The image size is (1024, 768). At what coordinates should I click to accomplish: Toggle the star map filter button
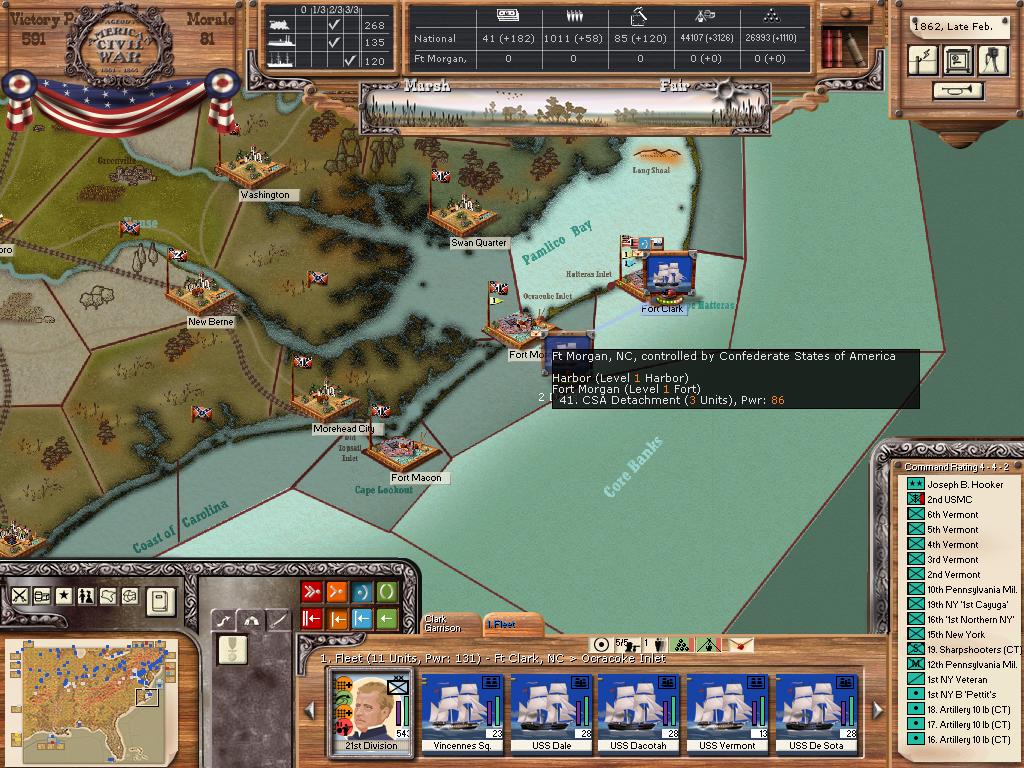click(x=64, y=596)
